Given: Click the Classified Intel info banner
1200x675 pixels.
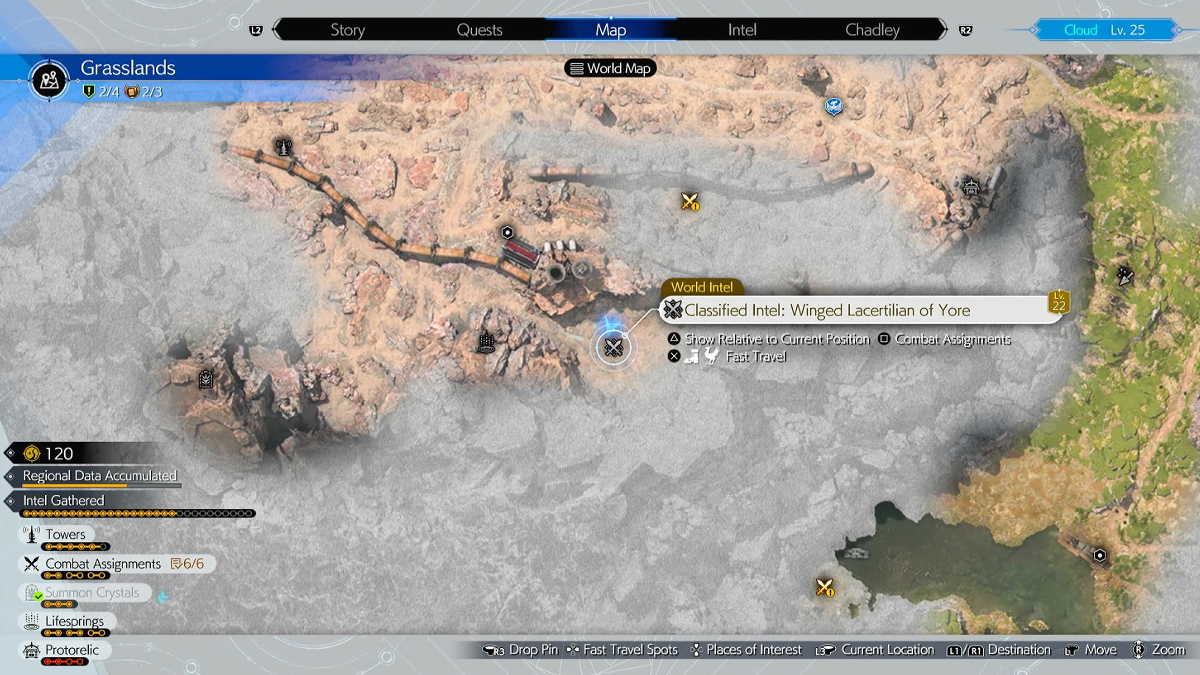Looking at the screenshot, I should [x=860, y=310].
